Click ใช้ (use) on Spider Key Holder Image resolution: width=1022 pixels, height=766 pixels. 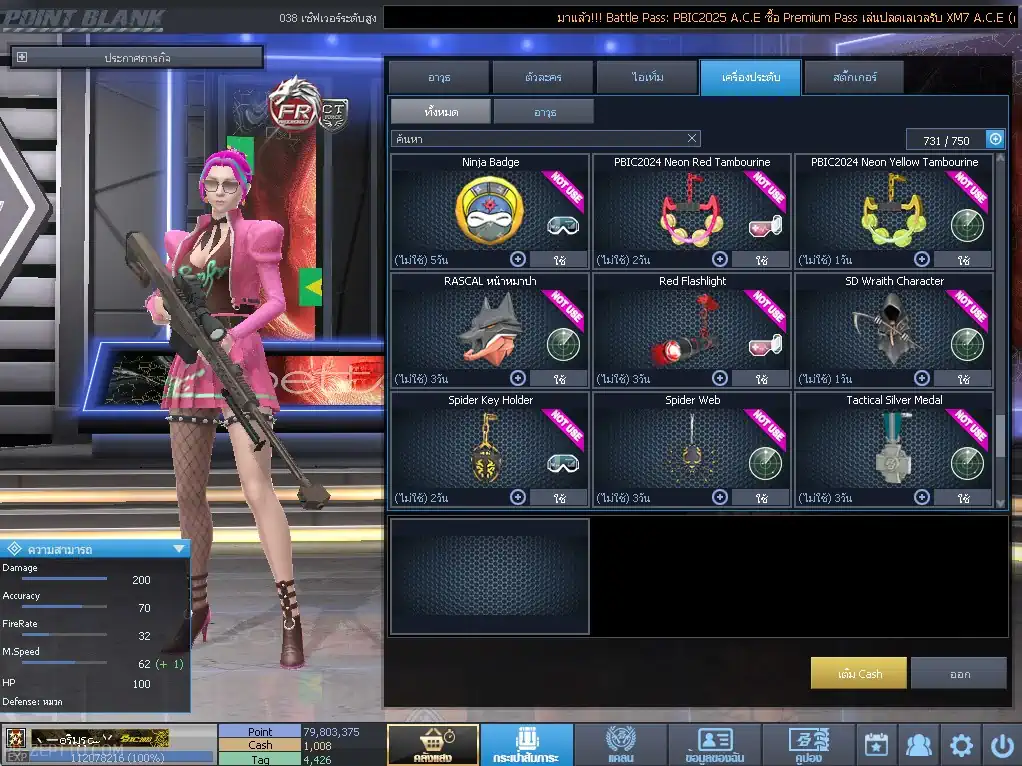(559, 497)
